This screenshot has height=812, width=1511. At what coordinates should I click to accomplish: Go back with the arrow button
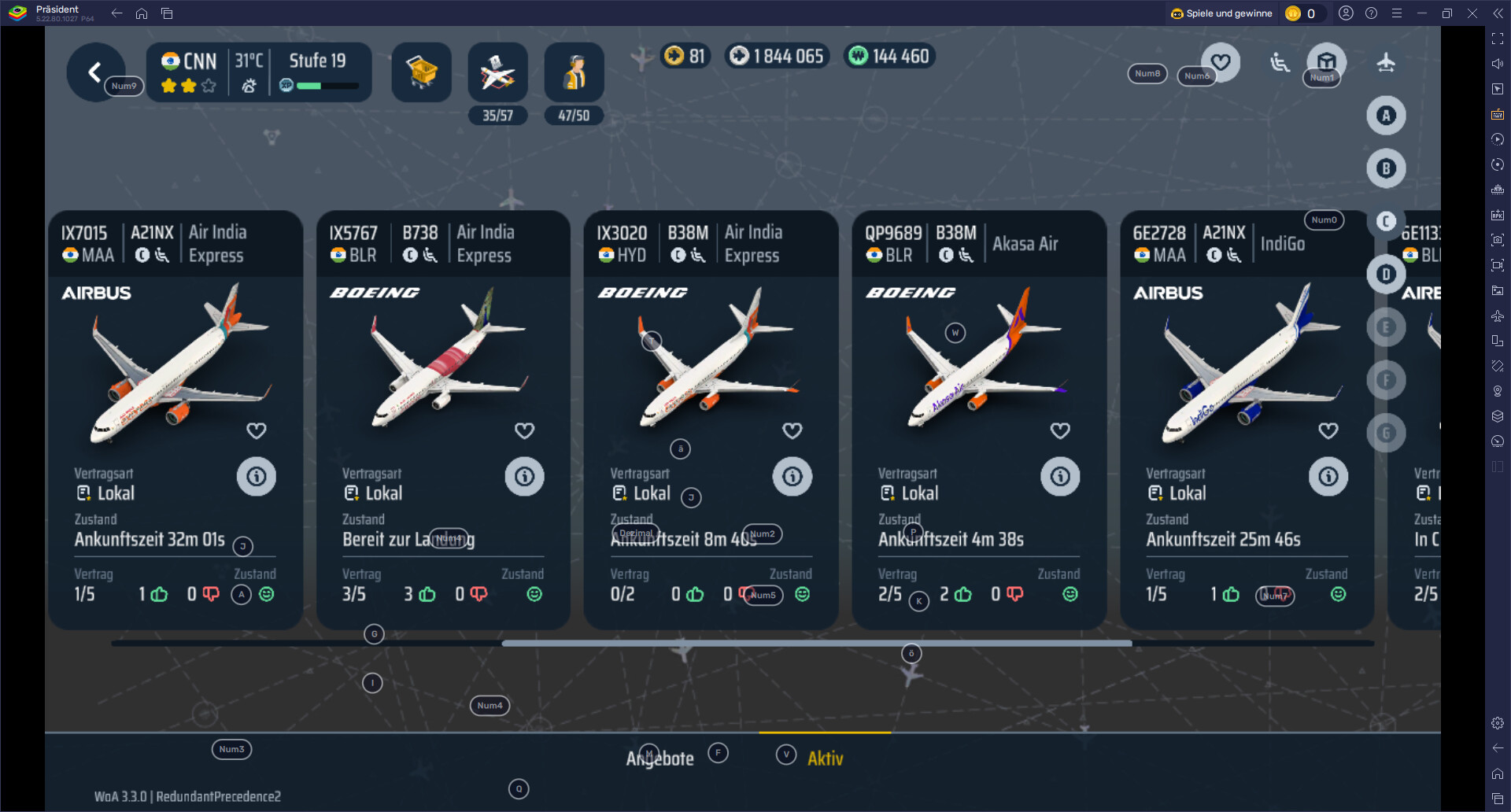[x=94, y=72]
